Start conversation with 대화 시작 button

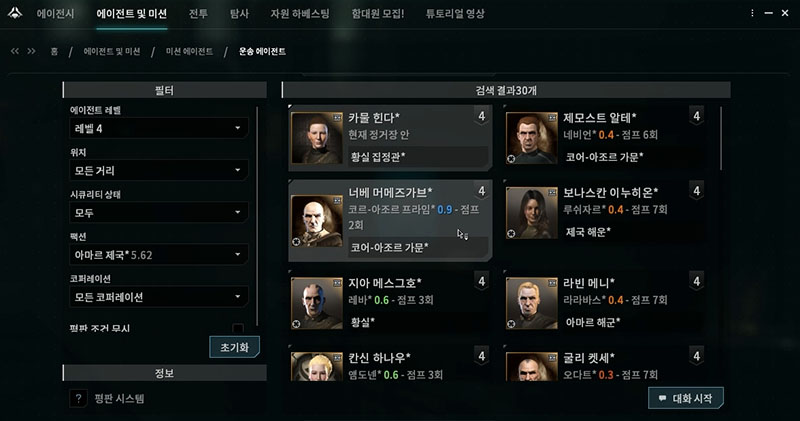(x=685, y=397)
